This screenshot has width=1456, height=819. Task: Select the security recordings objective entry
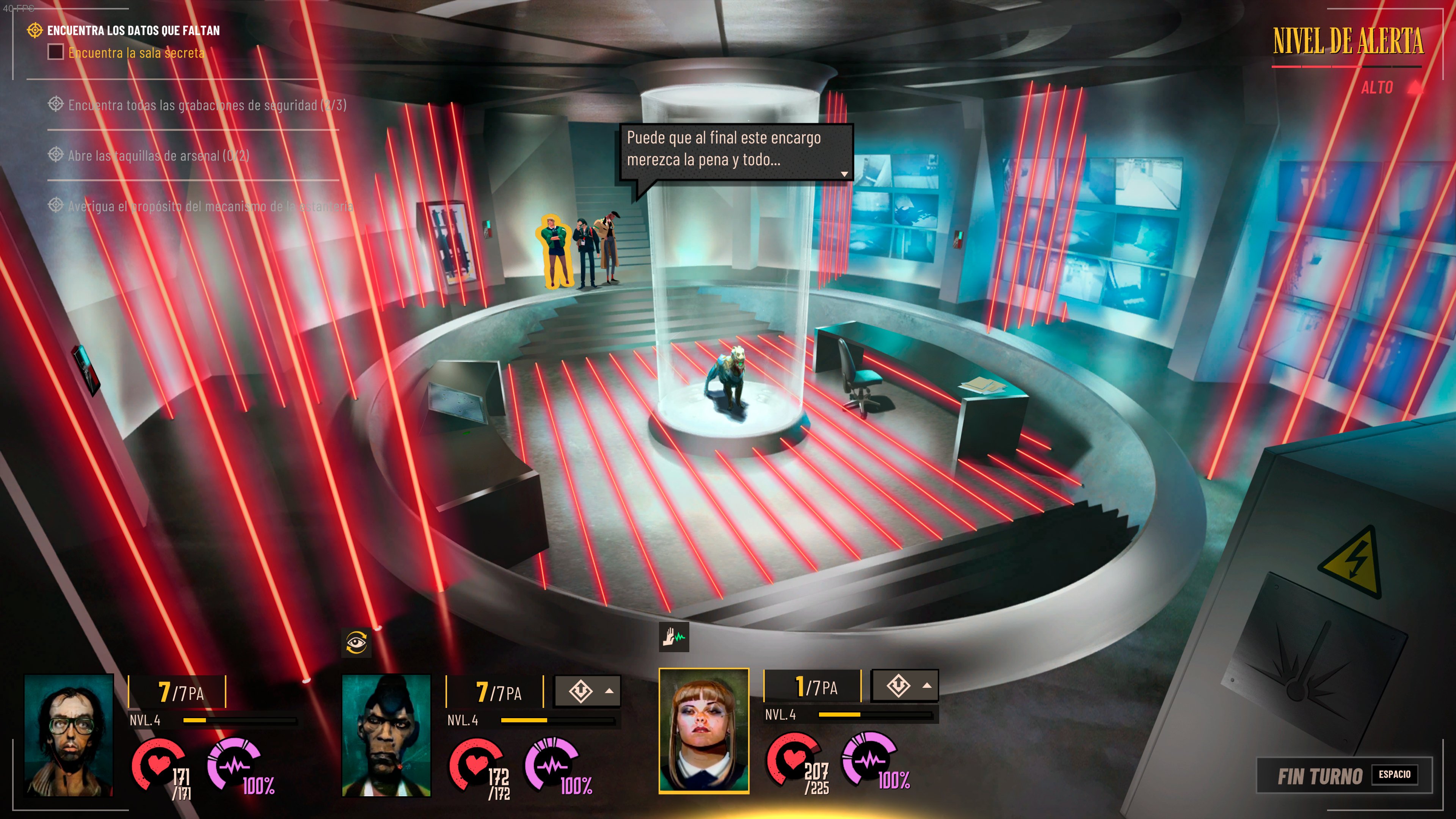pos(206,105)
